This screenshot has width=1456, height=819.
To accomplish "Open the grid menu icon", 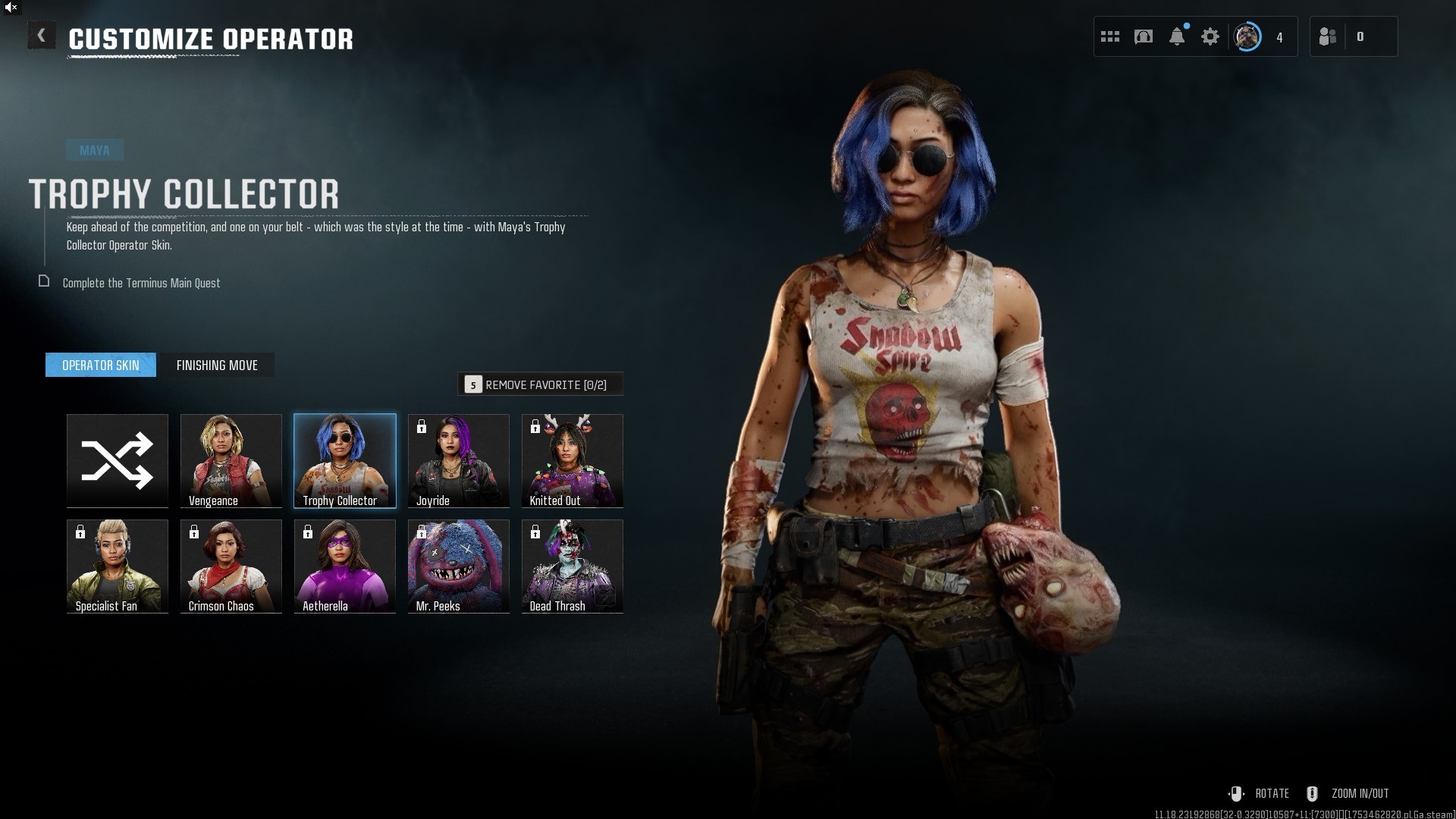I will tap(1110, 36).
